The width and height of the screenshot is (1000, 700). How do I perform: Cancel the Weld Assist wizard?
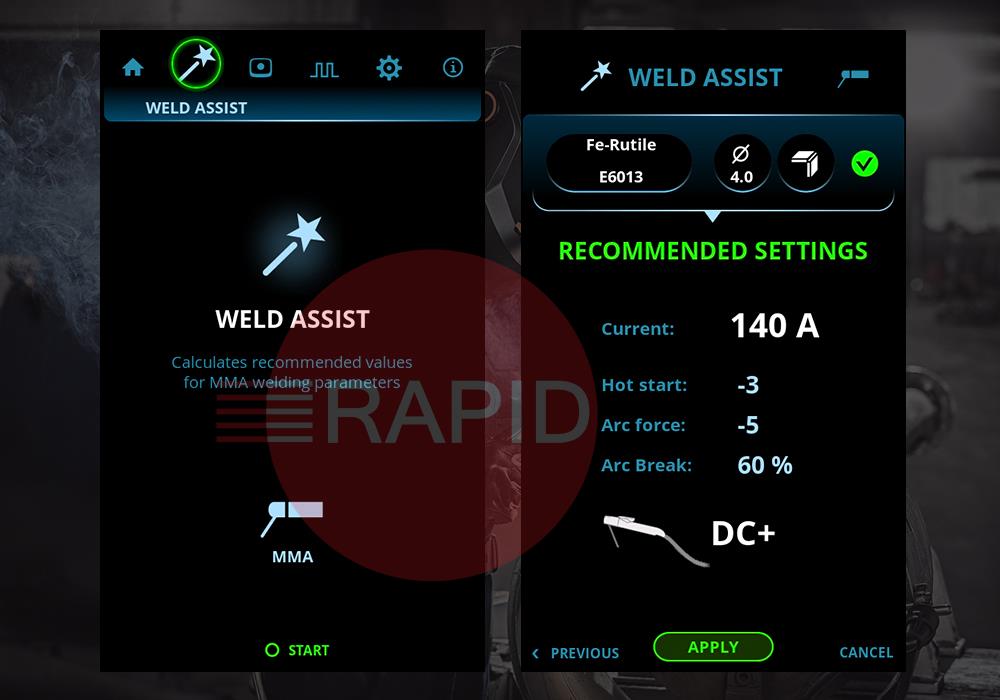(x=866, y=653)
